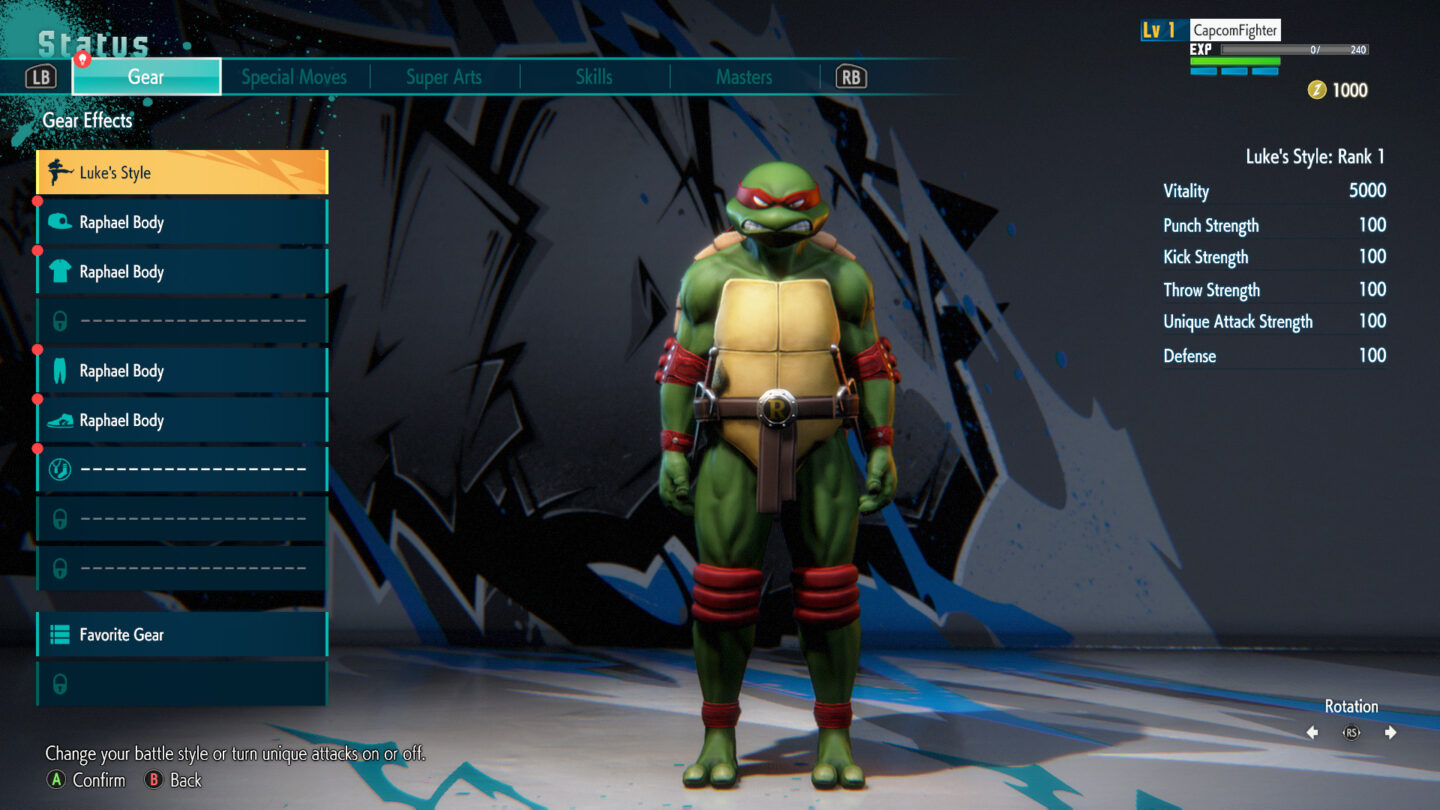Open the Masters tab
The width and height of the screenshot is (1440, 810).
[x=744, y=76]
